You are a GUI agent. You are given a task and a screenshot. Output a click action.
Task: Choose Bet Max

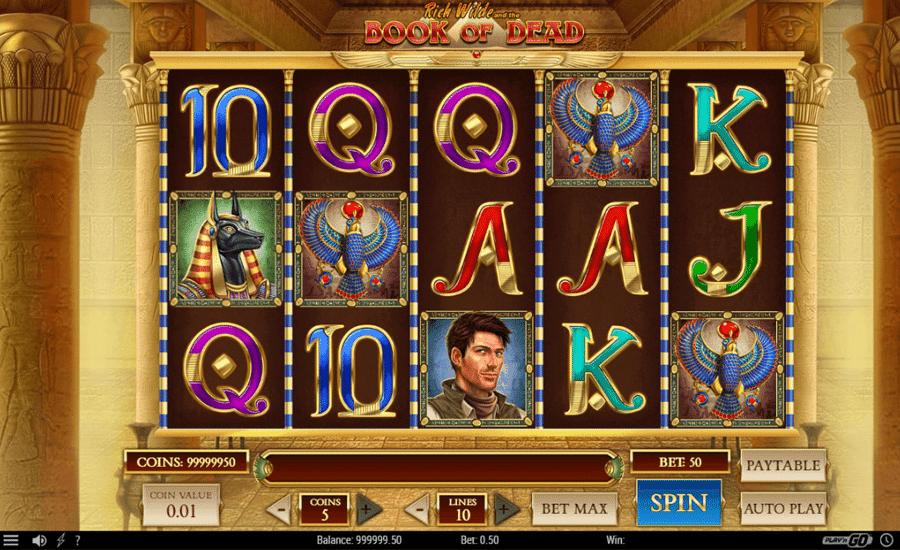pos(574,508)
